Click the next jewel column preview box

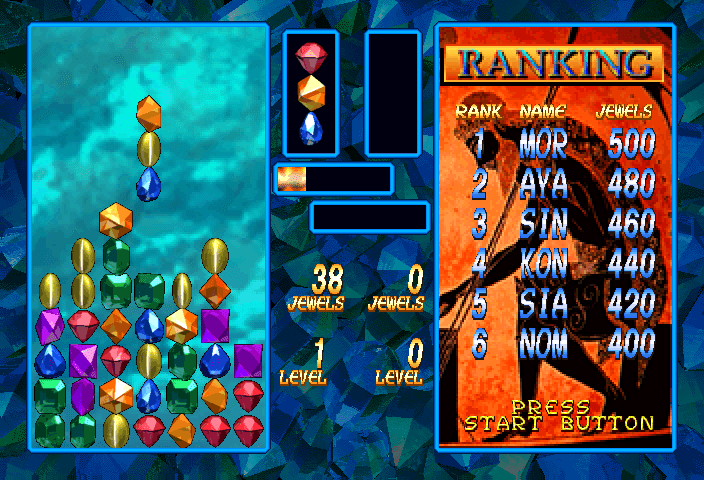click(x=311, y=91)
